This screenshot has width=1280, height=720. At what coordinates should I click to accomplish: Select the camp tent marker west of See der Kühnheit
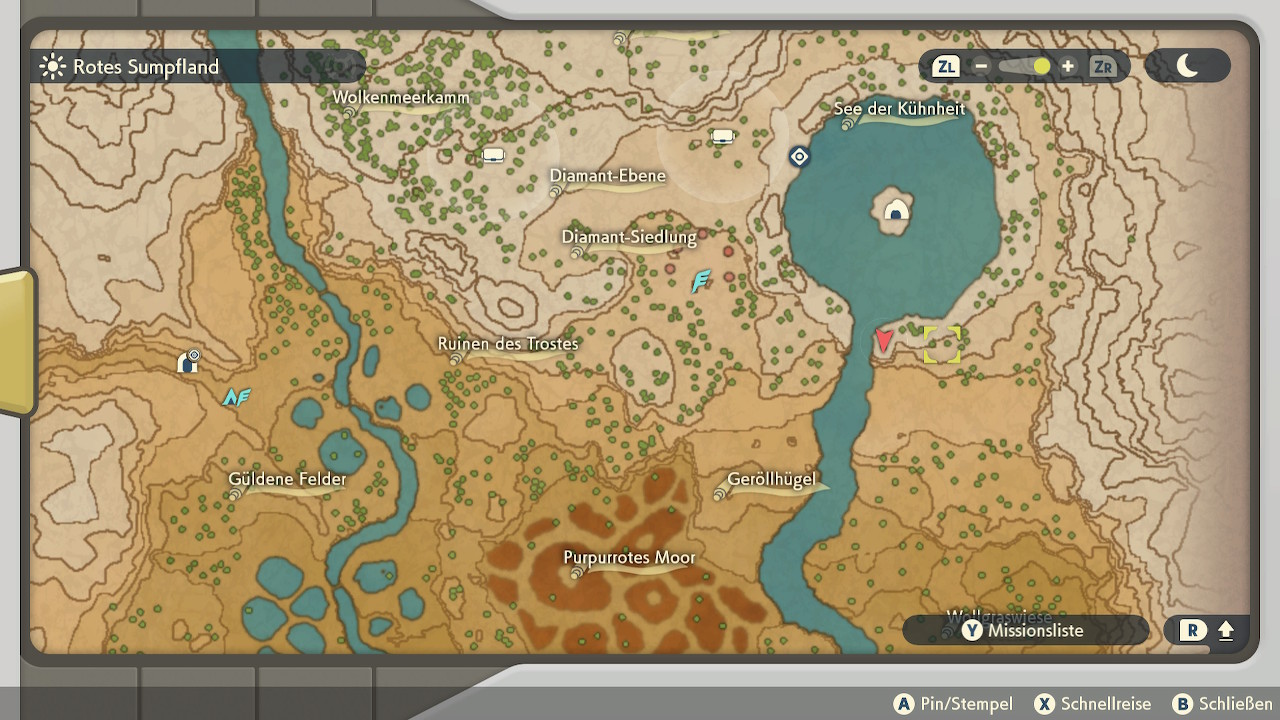click(723, 136)
